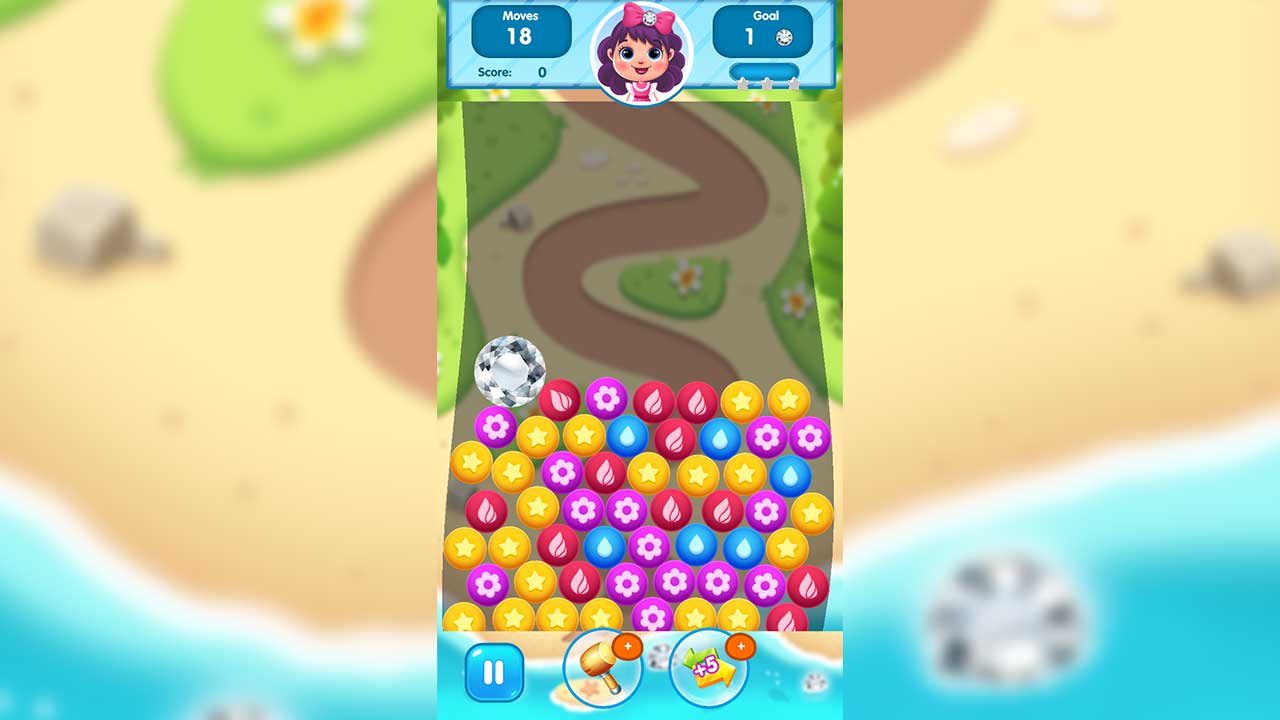1280x720 pixels.
Task: Pause the game with the pause button
Action: (492, 672)
